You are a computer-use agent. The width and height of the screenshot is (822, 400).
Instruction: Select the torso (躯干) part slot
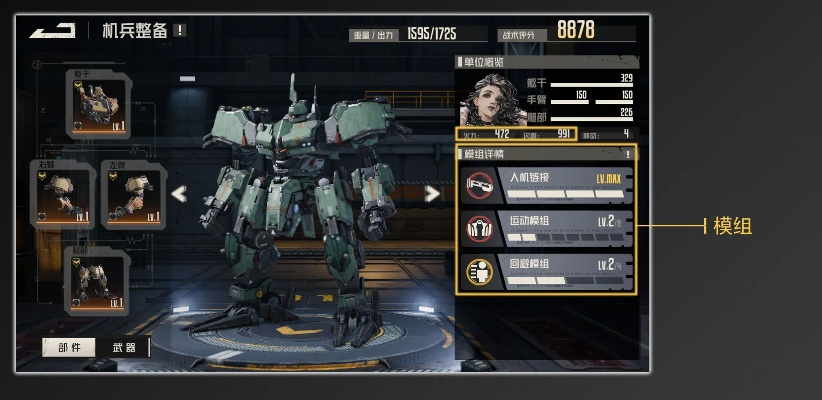pyautogui.click(x=99, y=105)
